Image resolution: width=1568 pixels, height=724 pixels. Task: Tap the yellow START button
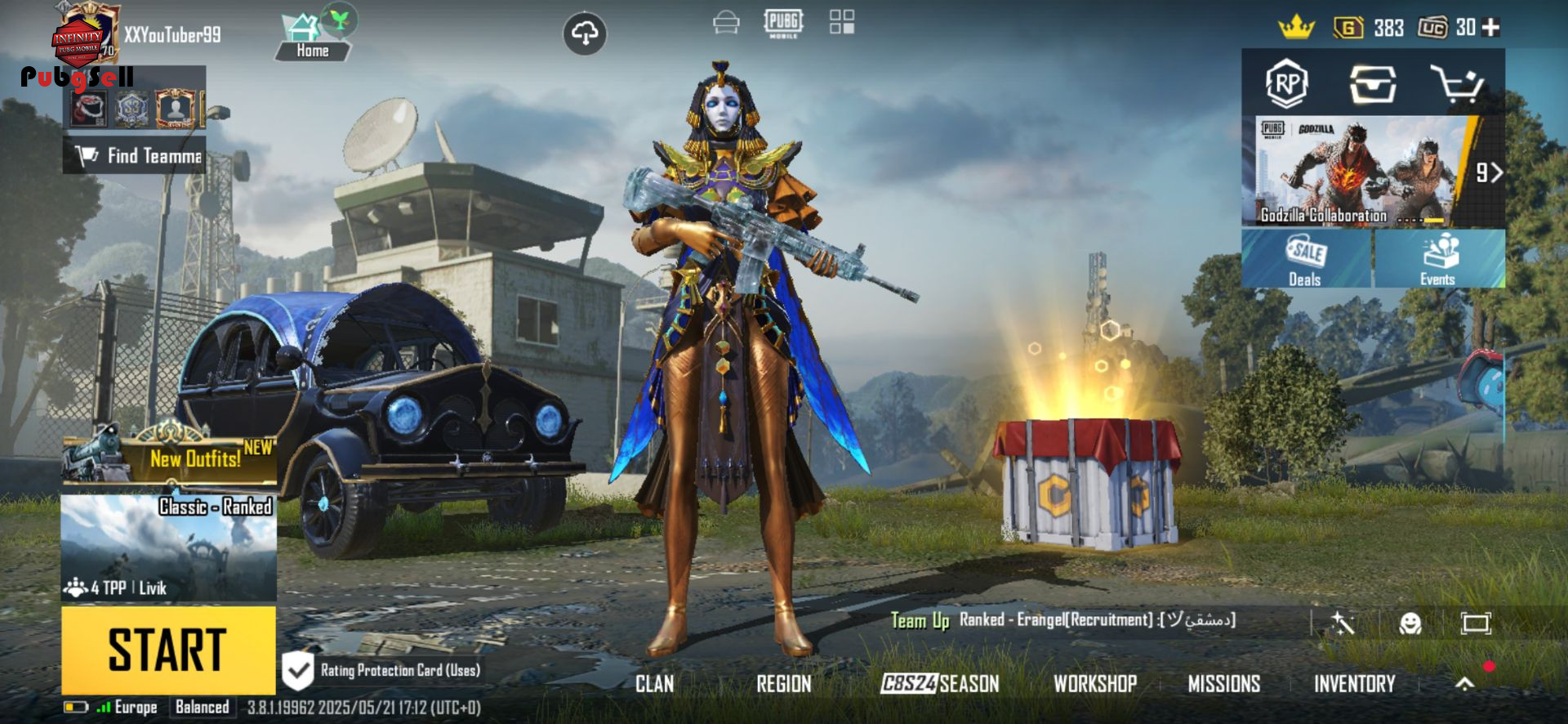pyautogui.click(x=168, y=650)
